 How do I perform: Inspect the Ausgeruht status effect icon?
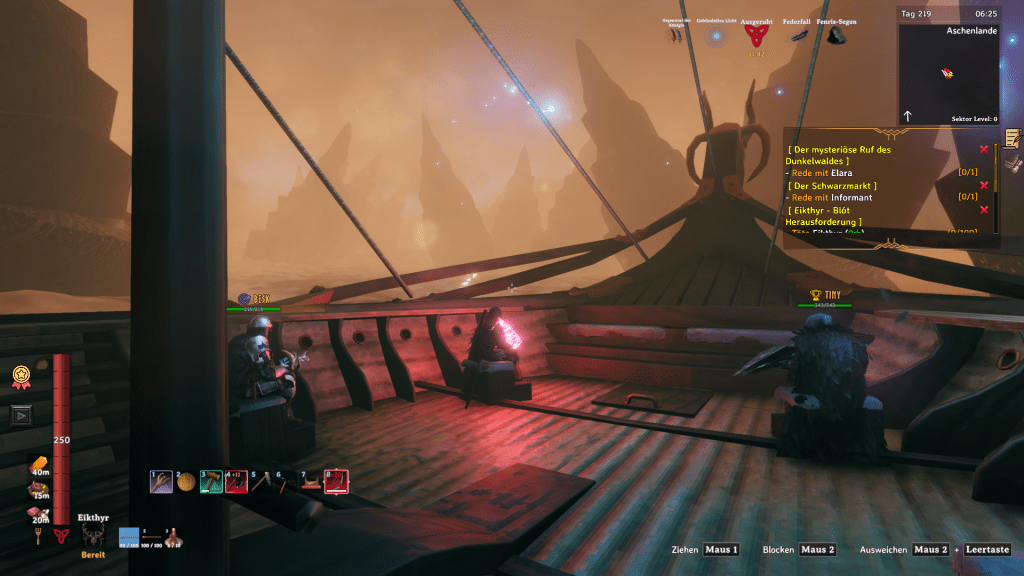[x=756, y=35]
